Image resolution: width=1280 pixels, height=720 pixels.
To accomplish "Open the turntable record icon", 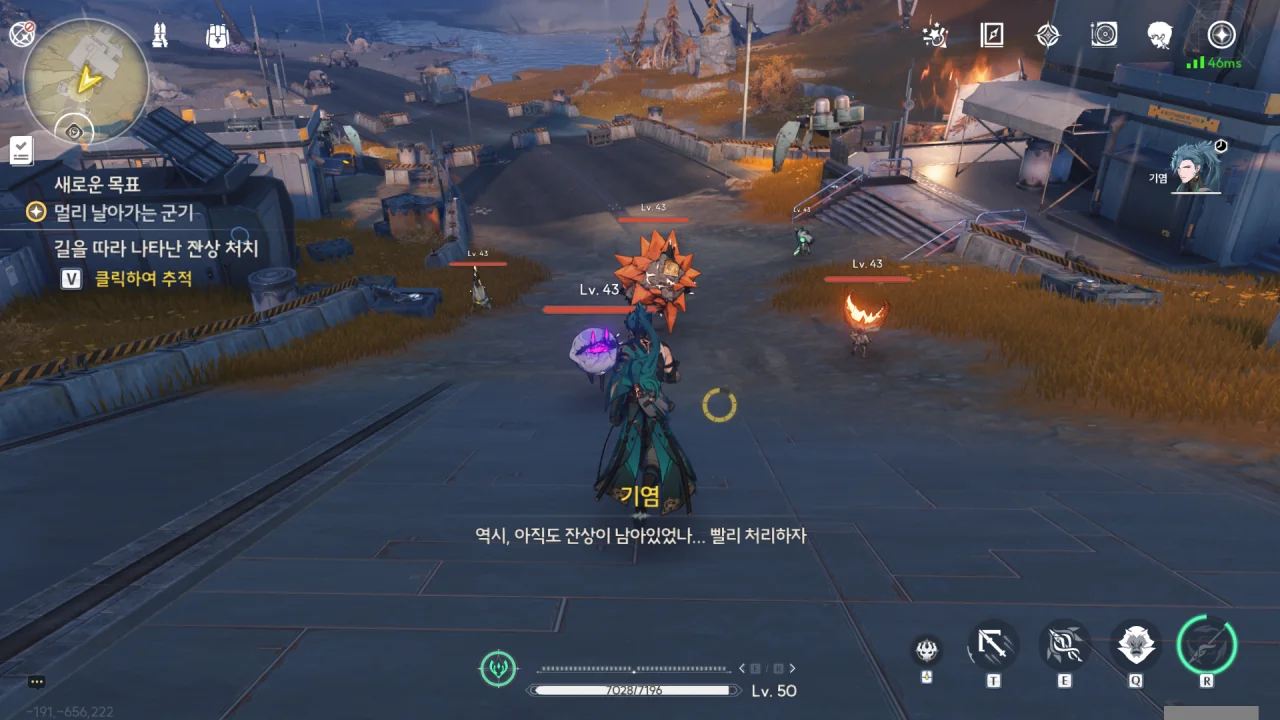I will [1104, 36].
